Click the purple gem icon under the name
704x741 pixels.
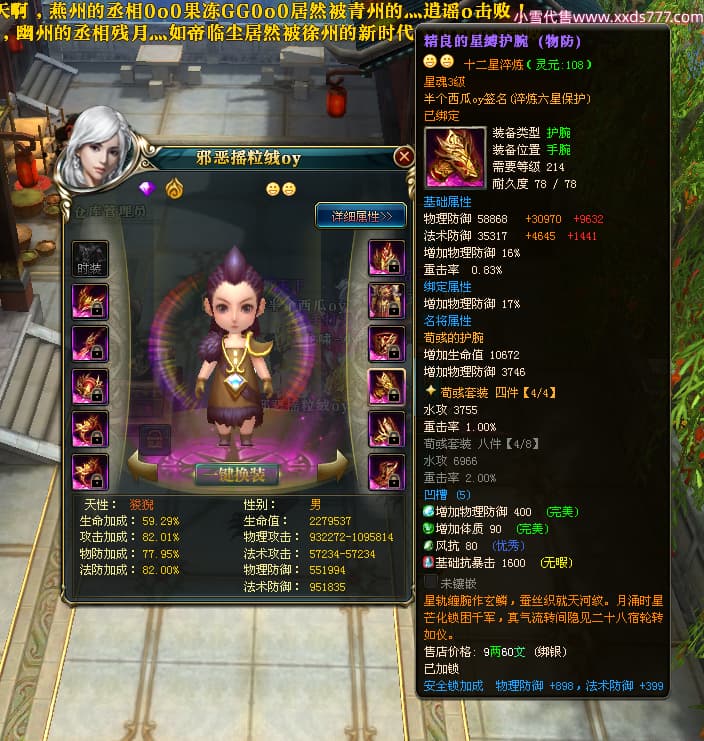pyautogui.click(x=149, y=188)
